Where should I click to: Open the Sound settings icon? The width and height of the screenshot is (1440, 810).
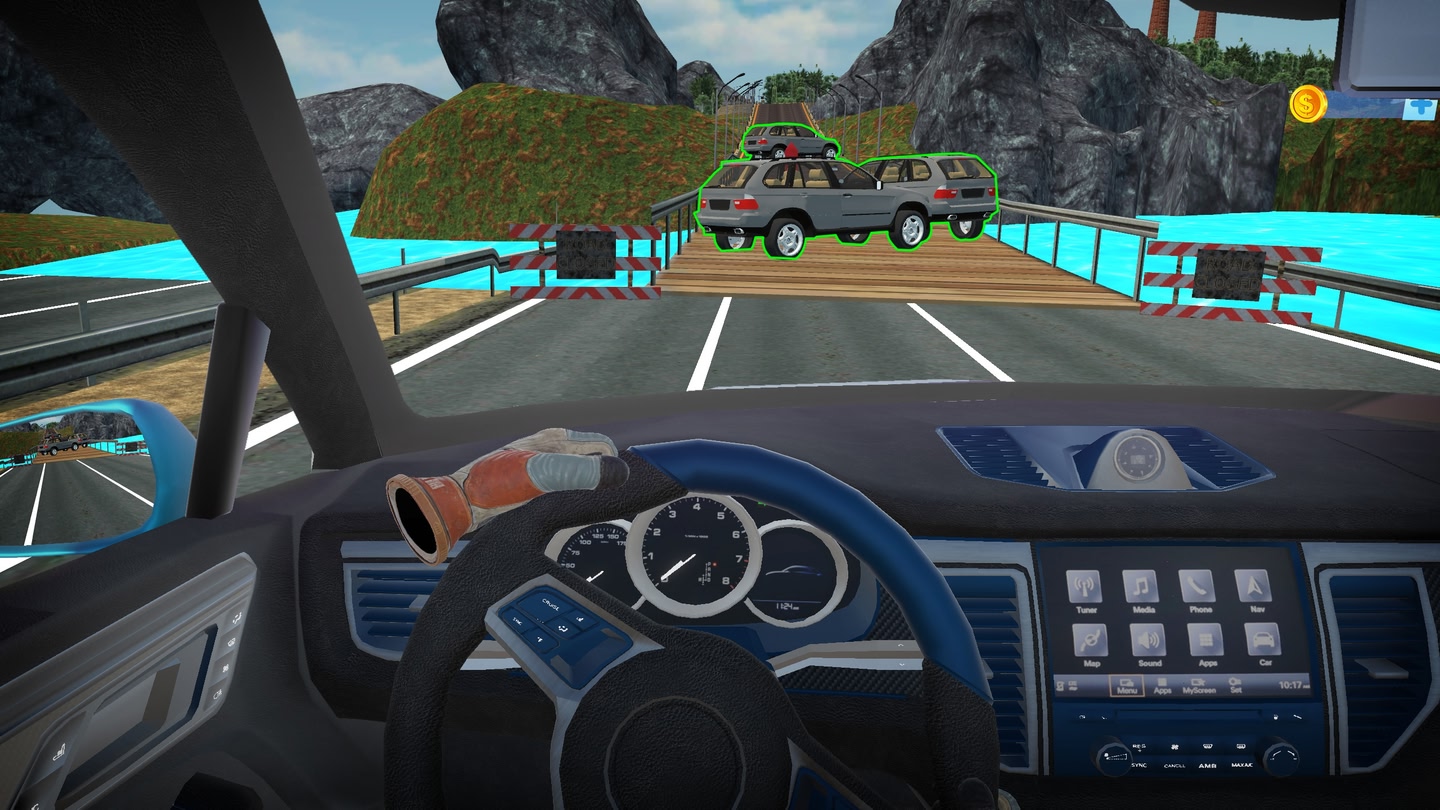[x=1149, y=640]
